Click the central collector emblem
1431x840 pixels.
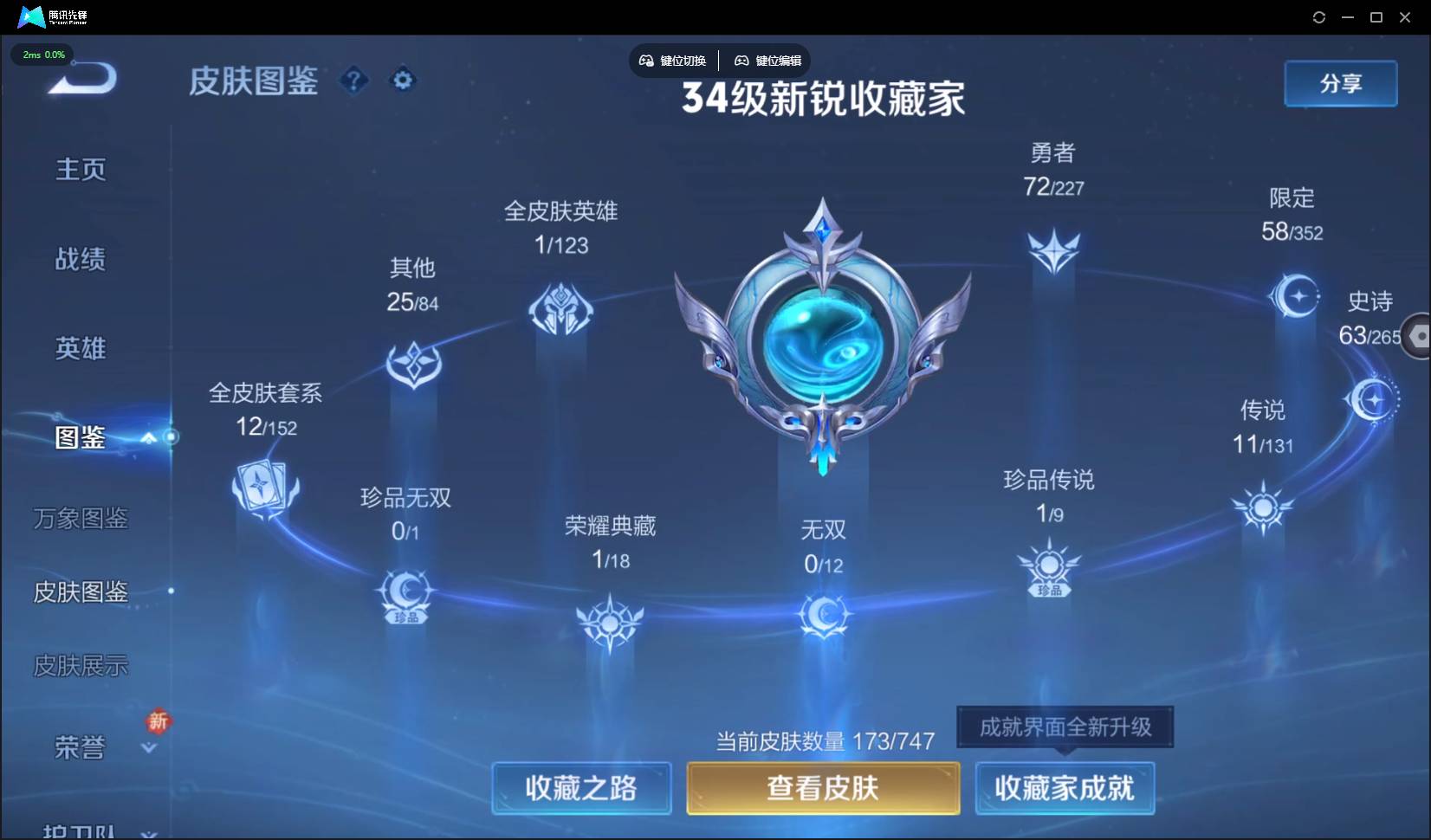pos(822,346)
